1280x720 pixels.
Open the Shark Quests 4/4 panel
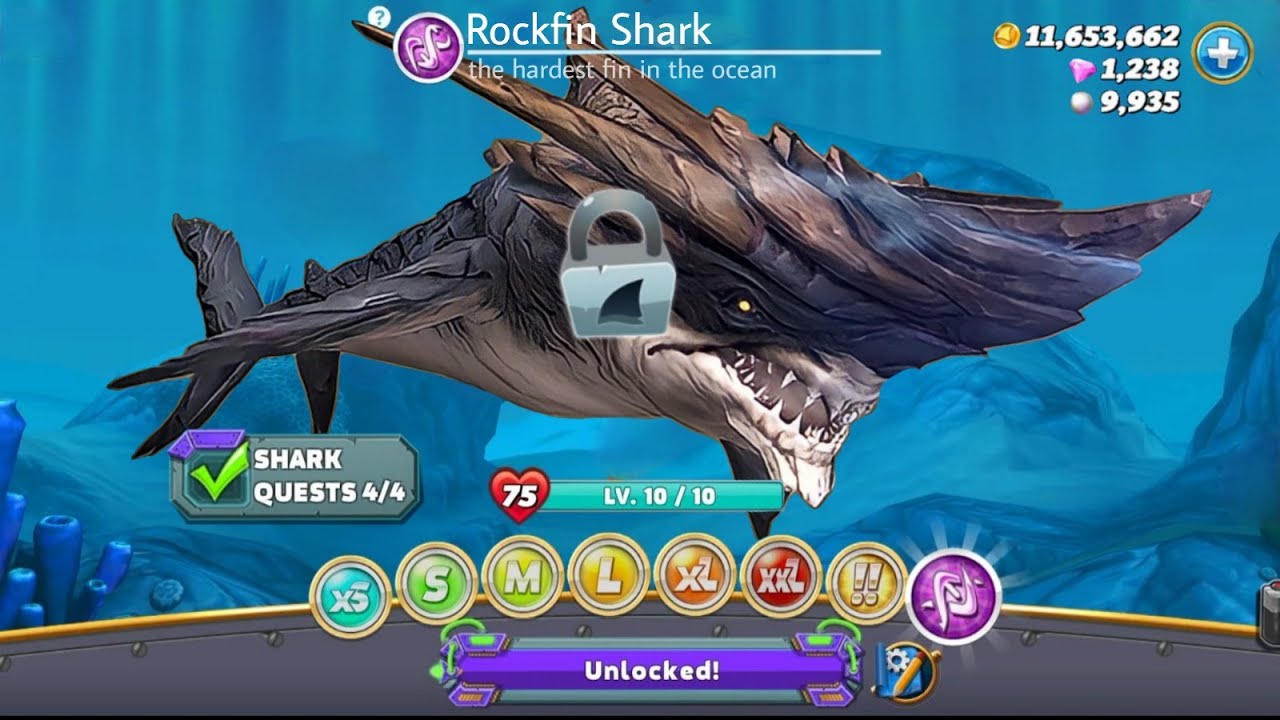click(x=295, y=477)
